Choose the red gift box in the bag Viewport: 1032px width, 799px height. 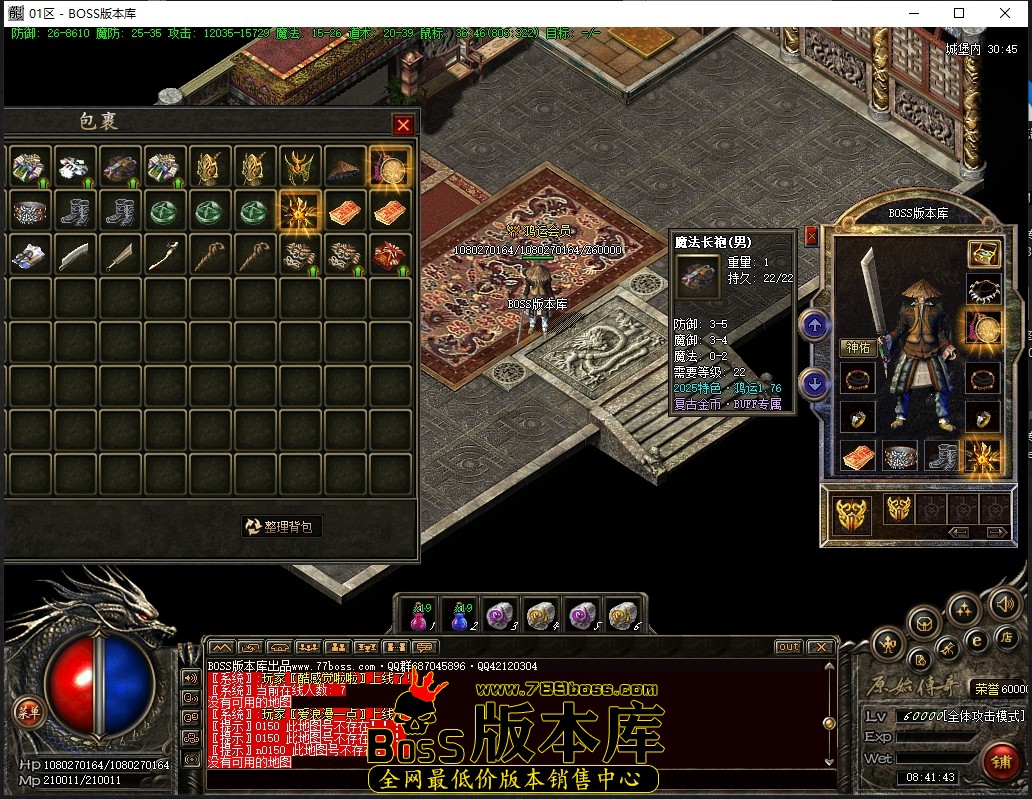coord(388,255)
